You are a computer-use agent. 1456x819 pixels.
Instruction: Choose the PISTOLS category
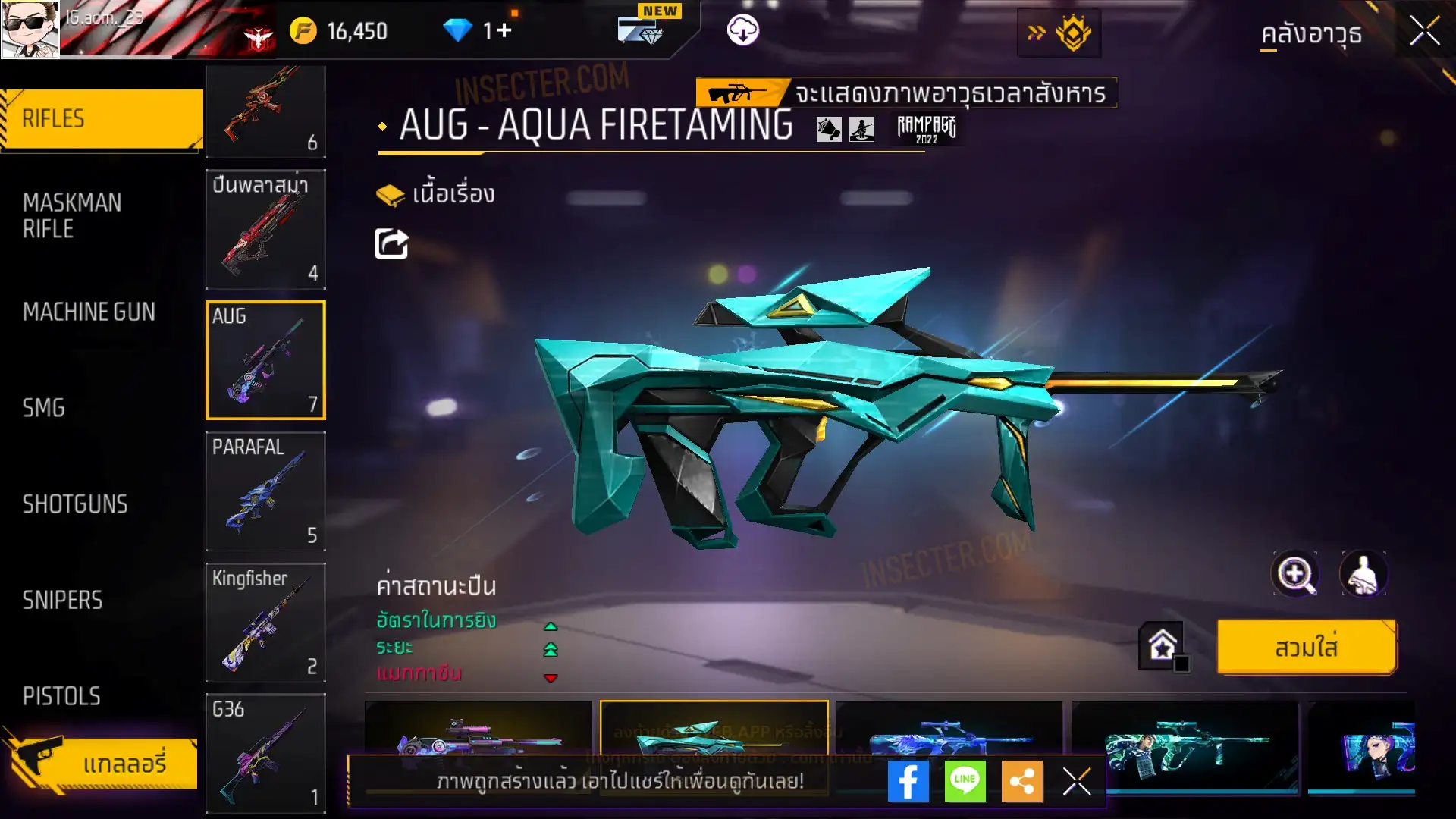tap(61, 696)
